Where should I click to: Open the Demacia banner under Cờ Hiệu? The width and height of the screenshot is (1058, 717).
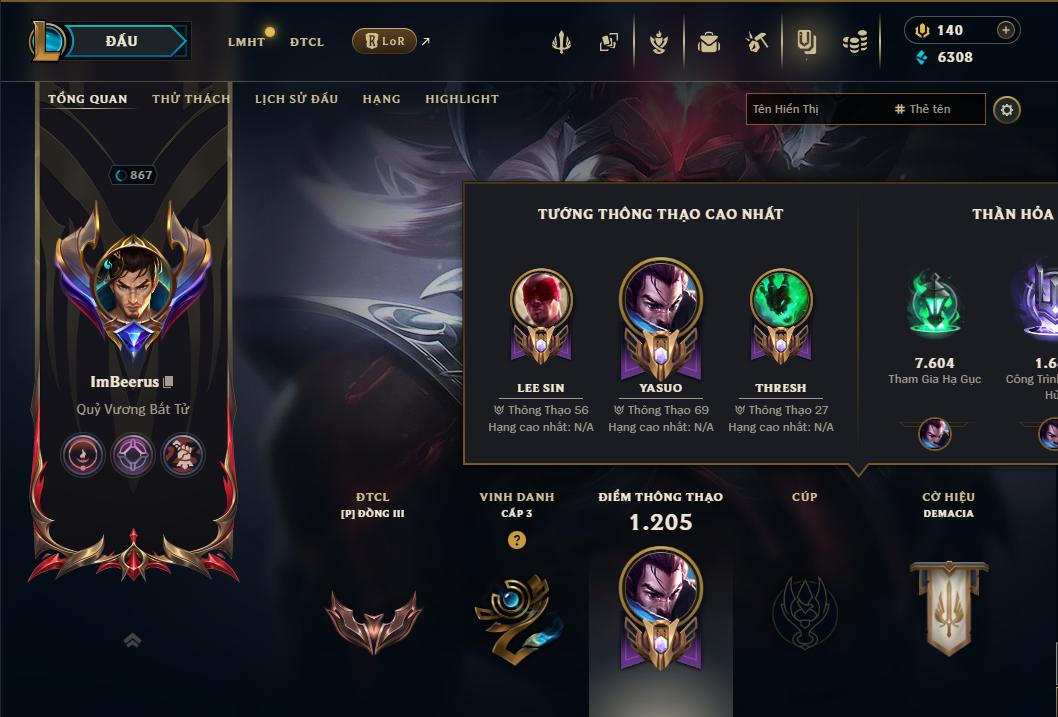(x=948, y=606)
